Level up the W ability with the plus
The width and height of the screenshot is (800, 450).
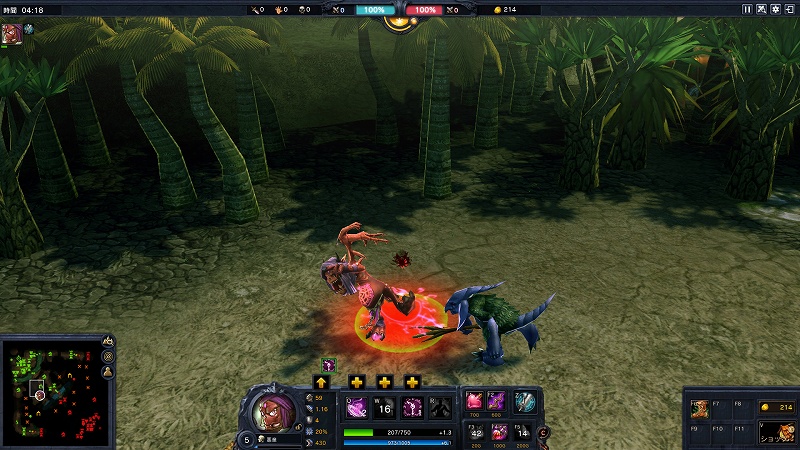[357, 382]
